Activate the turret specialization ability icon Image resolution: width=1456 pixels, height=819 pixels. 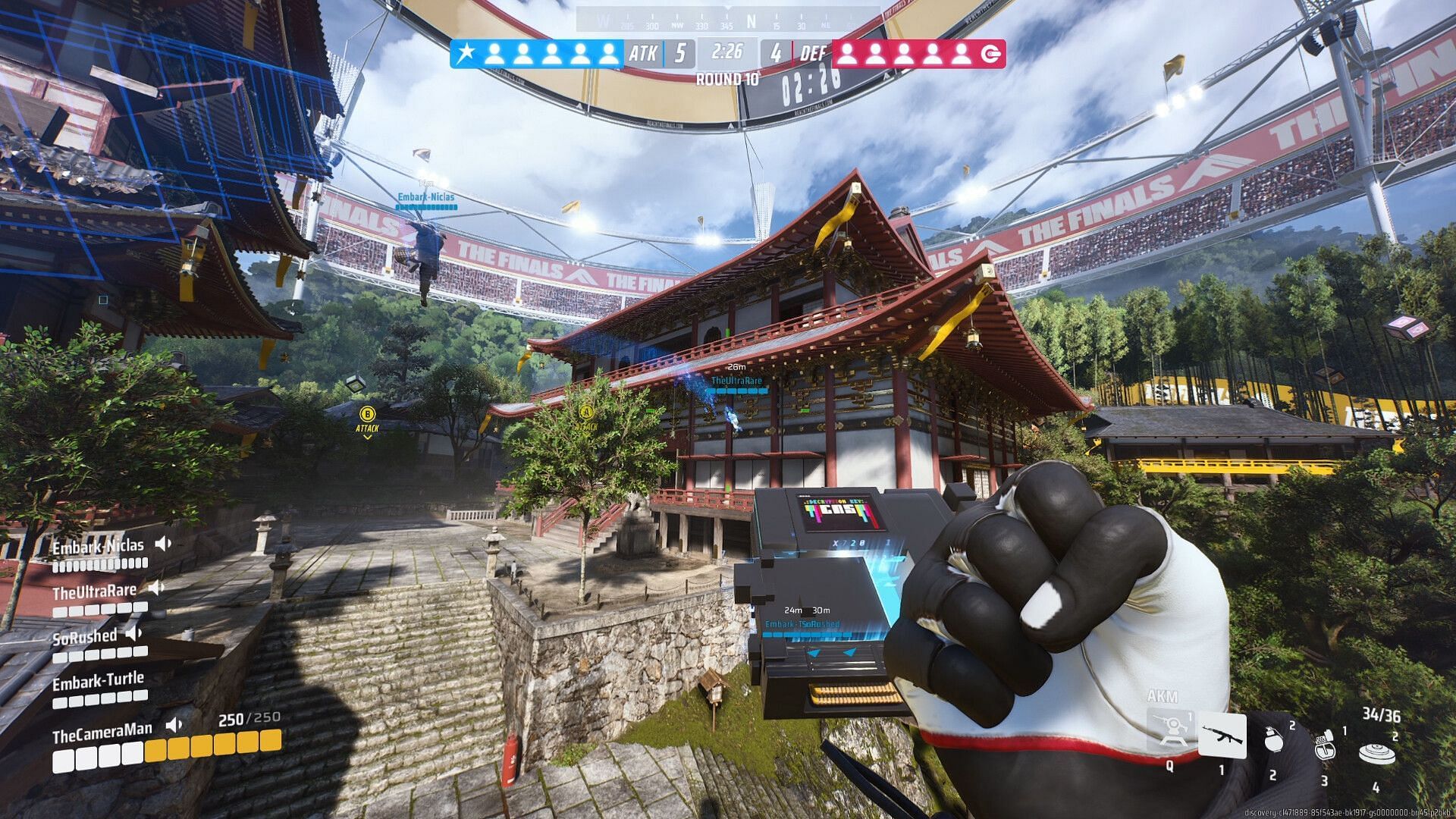click(1171, 730)
